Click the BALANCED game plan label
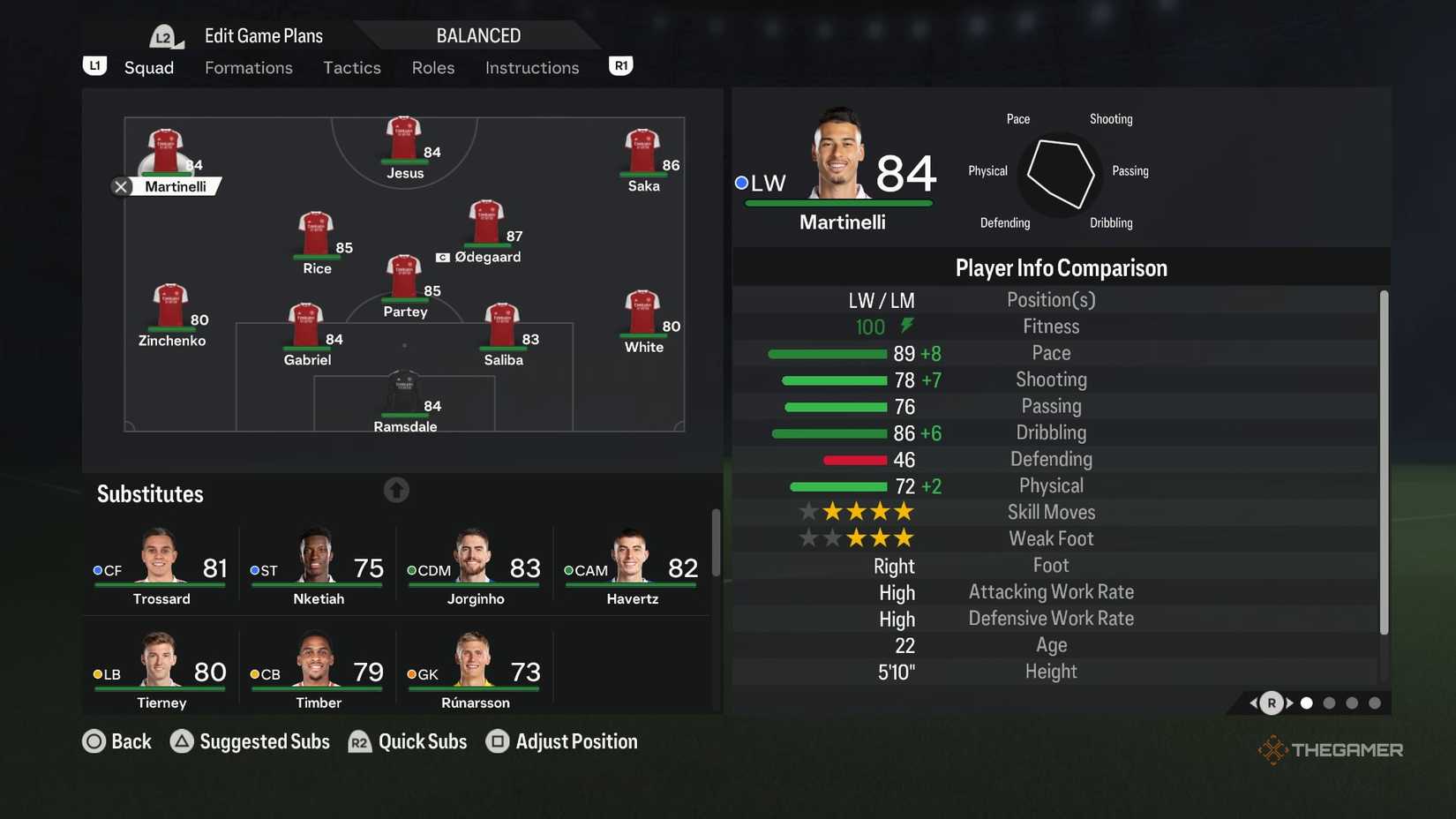Image resolution: width=1456 pixels, height=819 pixels. (477, 35)
